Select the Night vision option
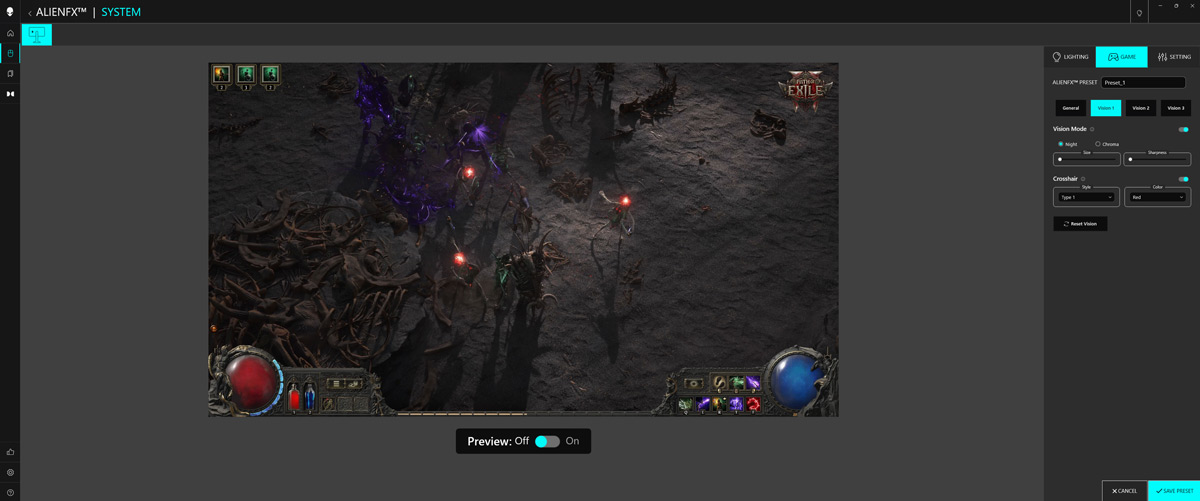Screen dimensions: 1200x501 click(x=1061, y=144)
